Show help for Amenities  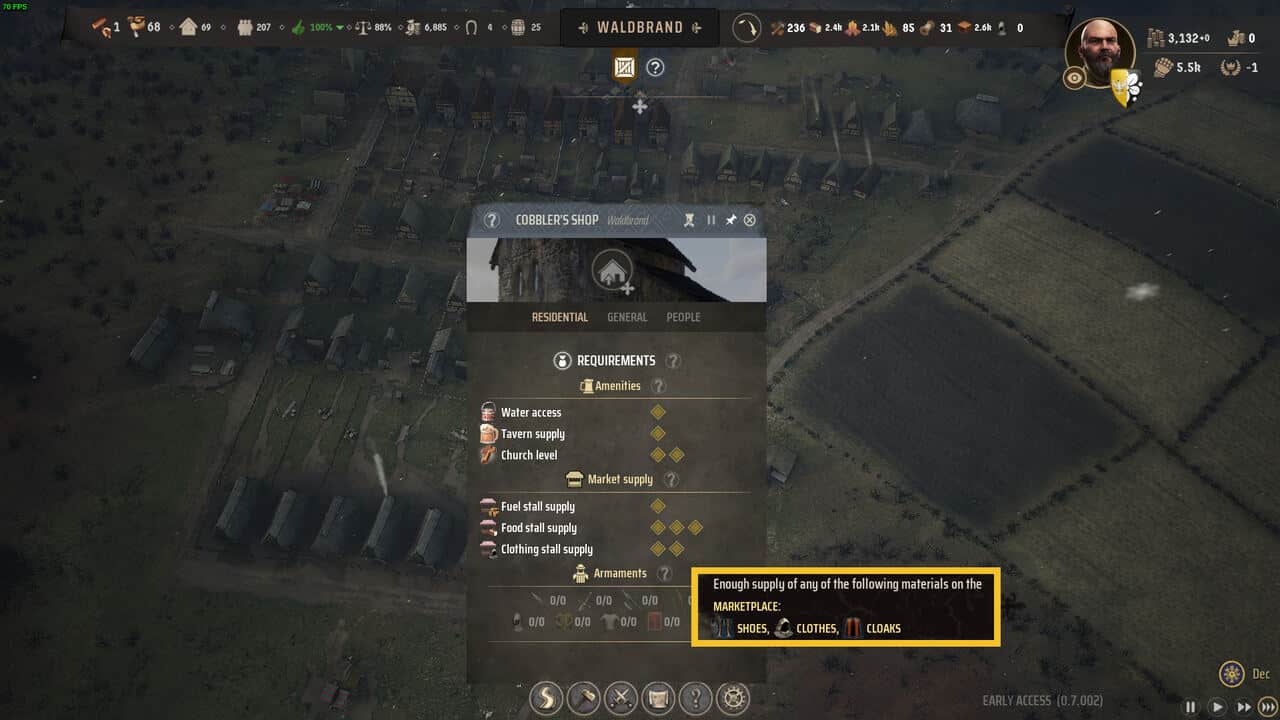[658, 386]
